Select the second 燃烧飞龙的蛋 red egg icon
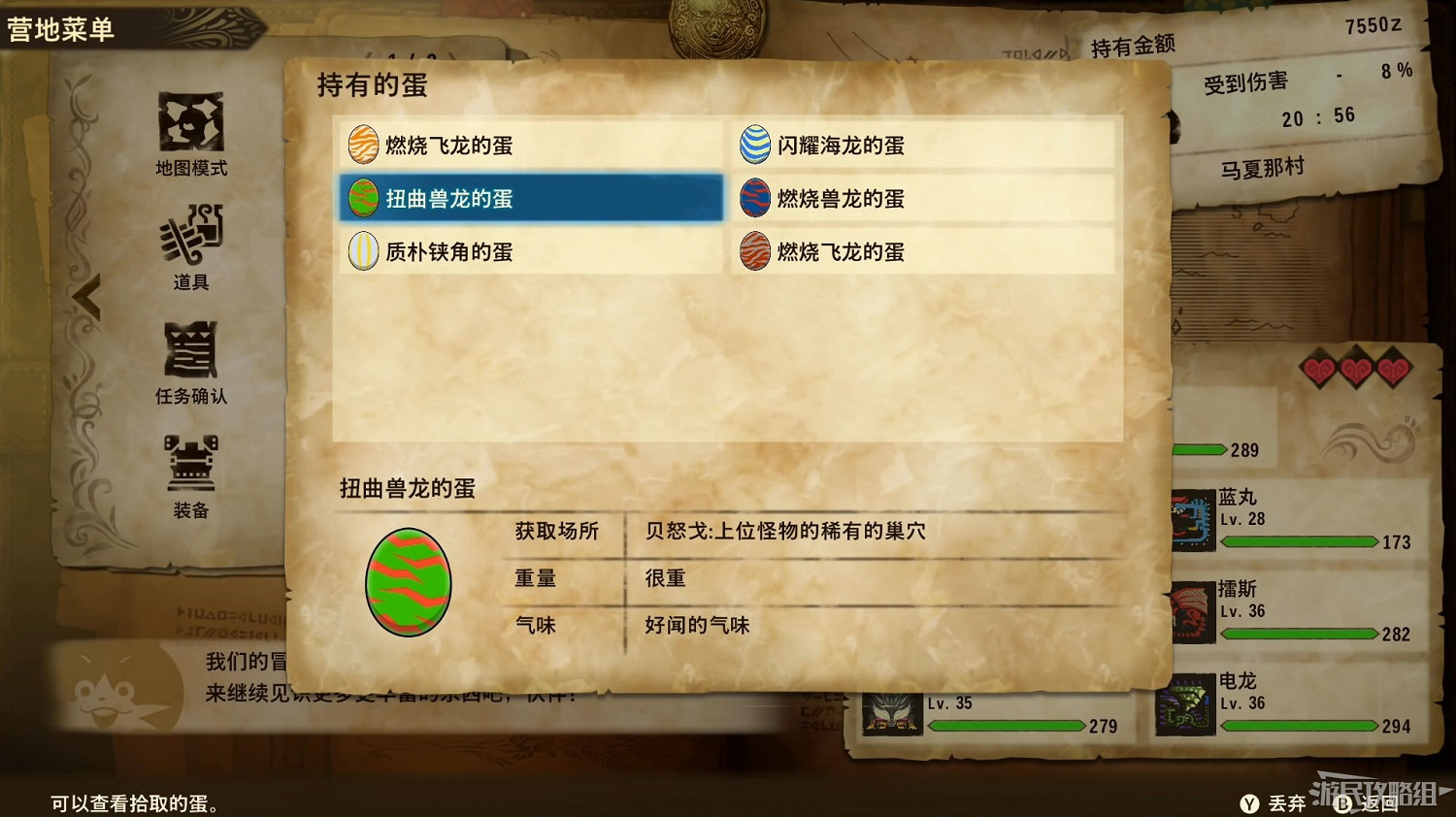 tap(755, 251)
